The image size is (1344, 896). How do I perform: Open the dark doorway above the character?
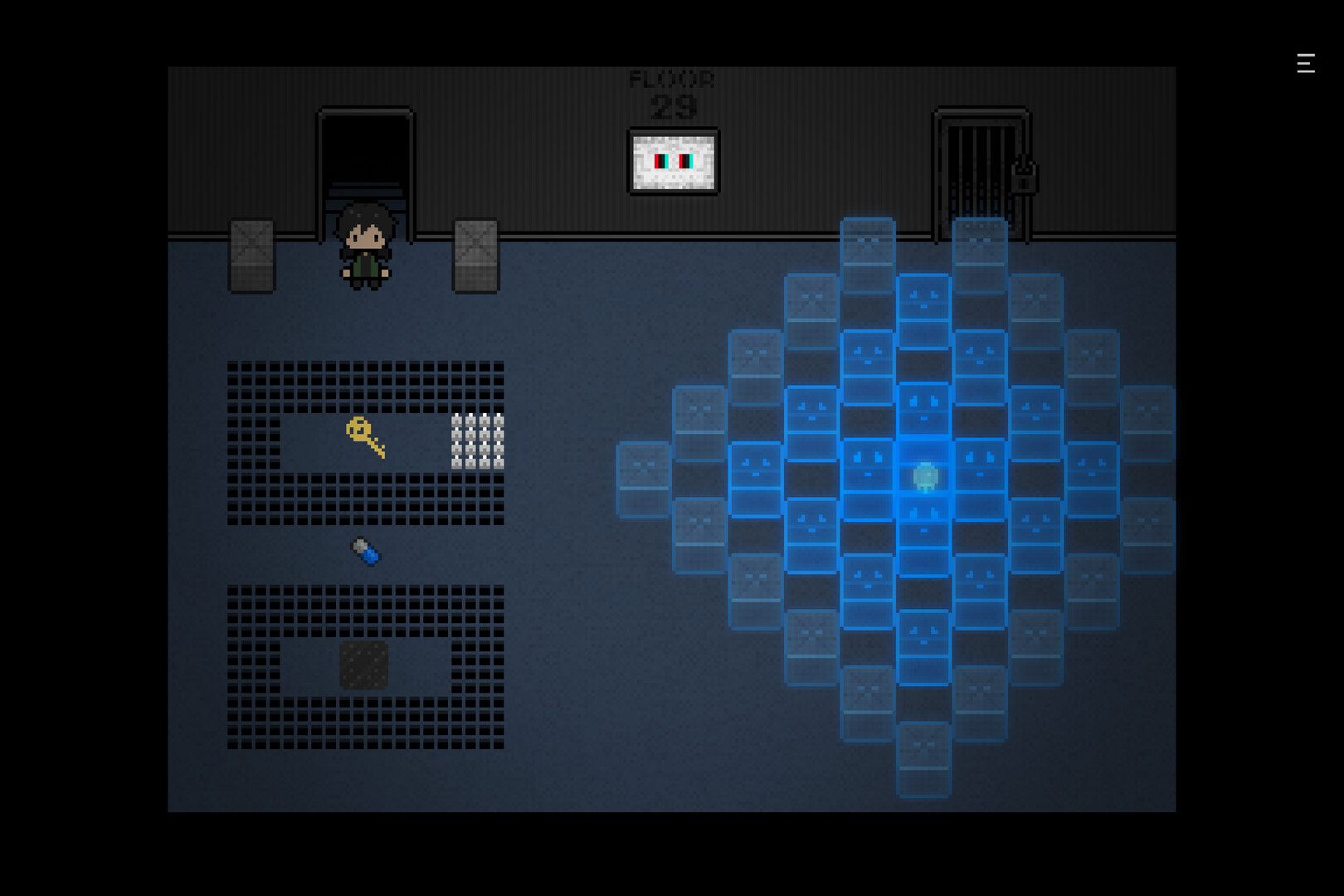point(363,158)
